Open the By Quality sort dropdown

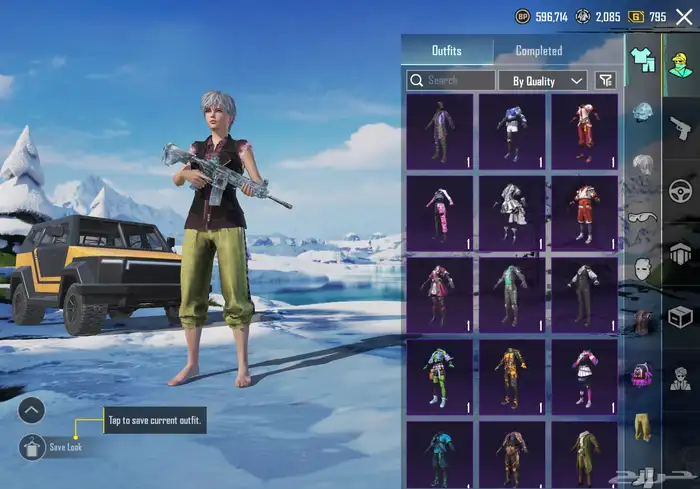548,80
